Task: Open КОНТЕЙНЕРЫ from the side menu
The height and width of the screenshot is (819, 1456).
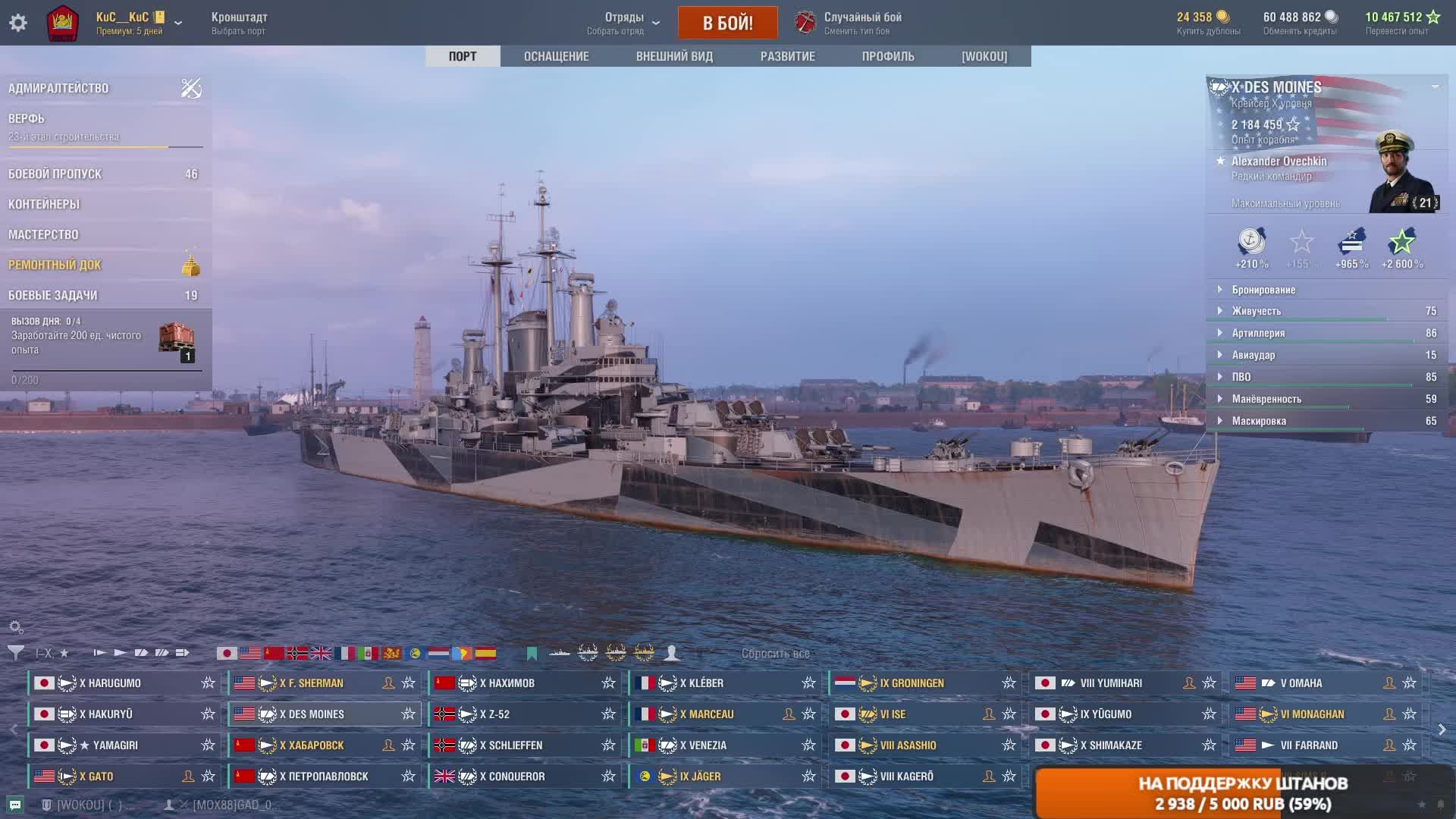Action: click(44, 204)
